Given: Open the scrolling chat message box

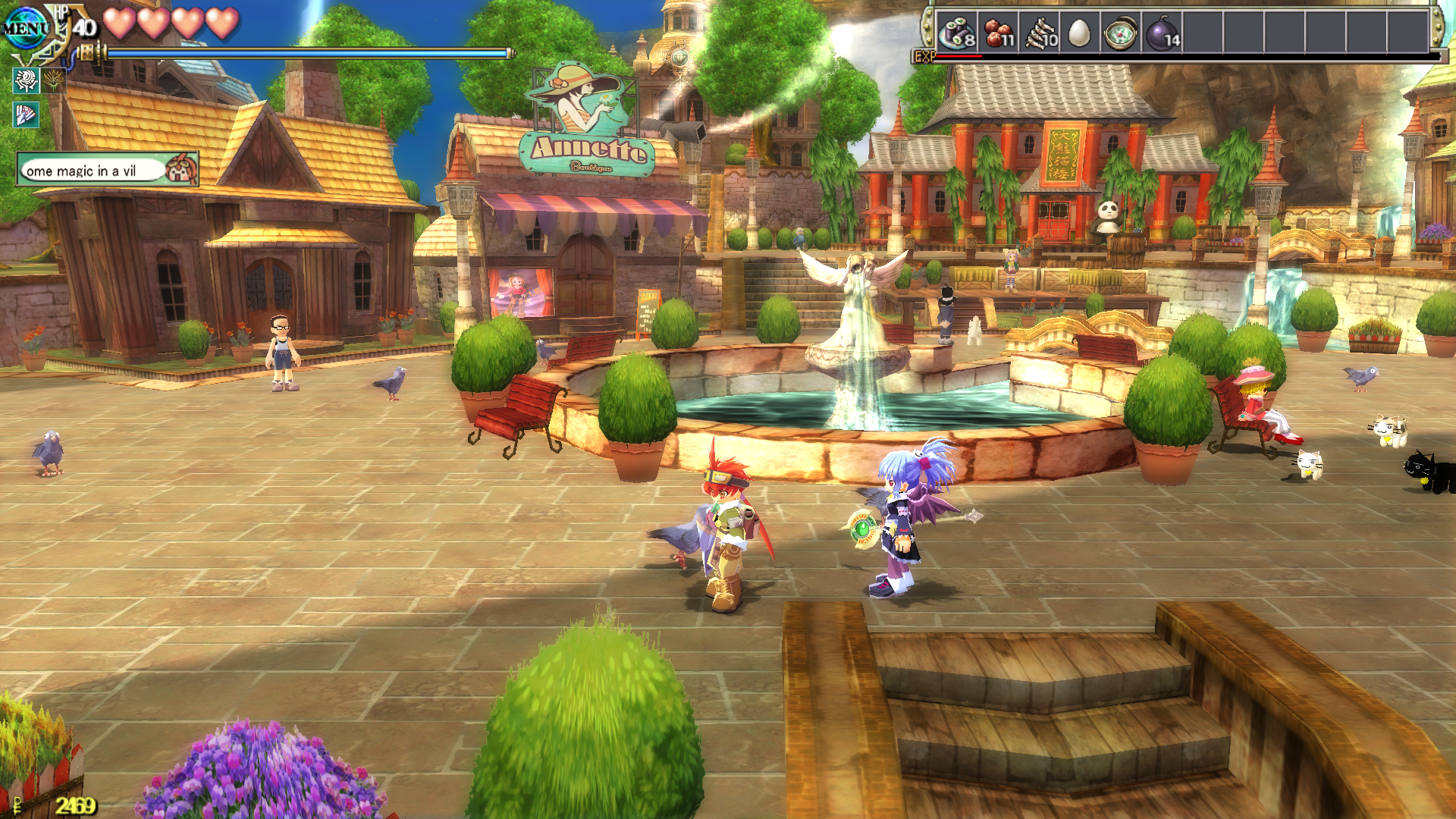Looking at the screenshot, I should [93, 170].
